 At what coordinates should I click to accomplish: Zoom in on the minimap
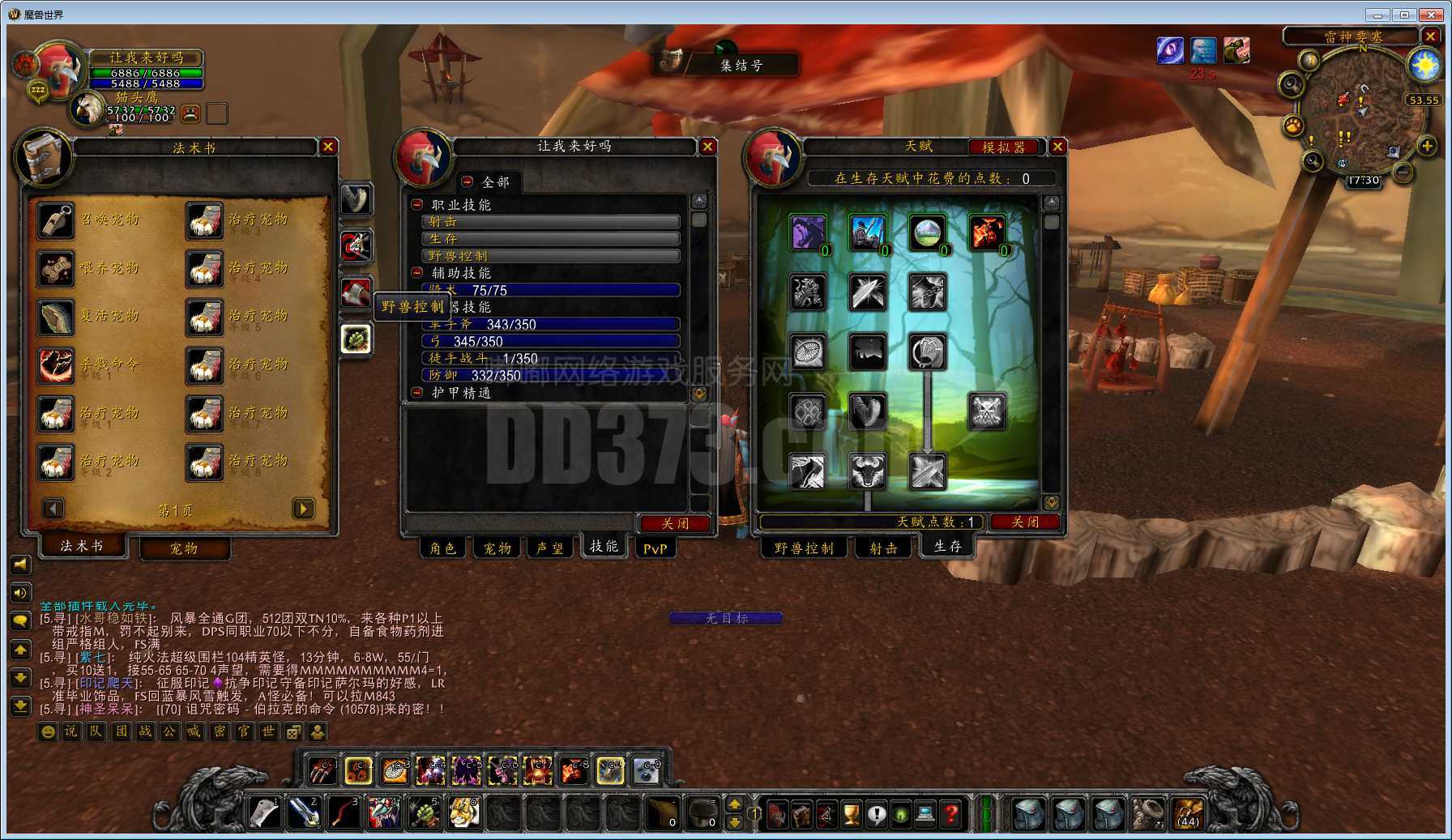coord(1427,146)
